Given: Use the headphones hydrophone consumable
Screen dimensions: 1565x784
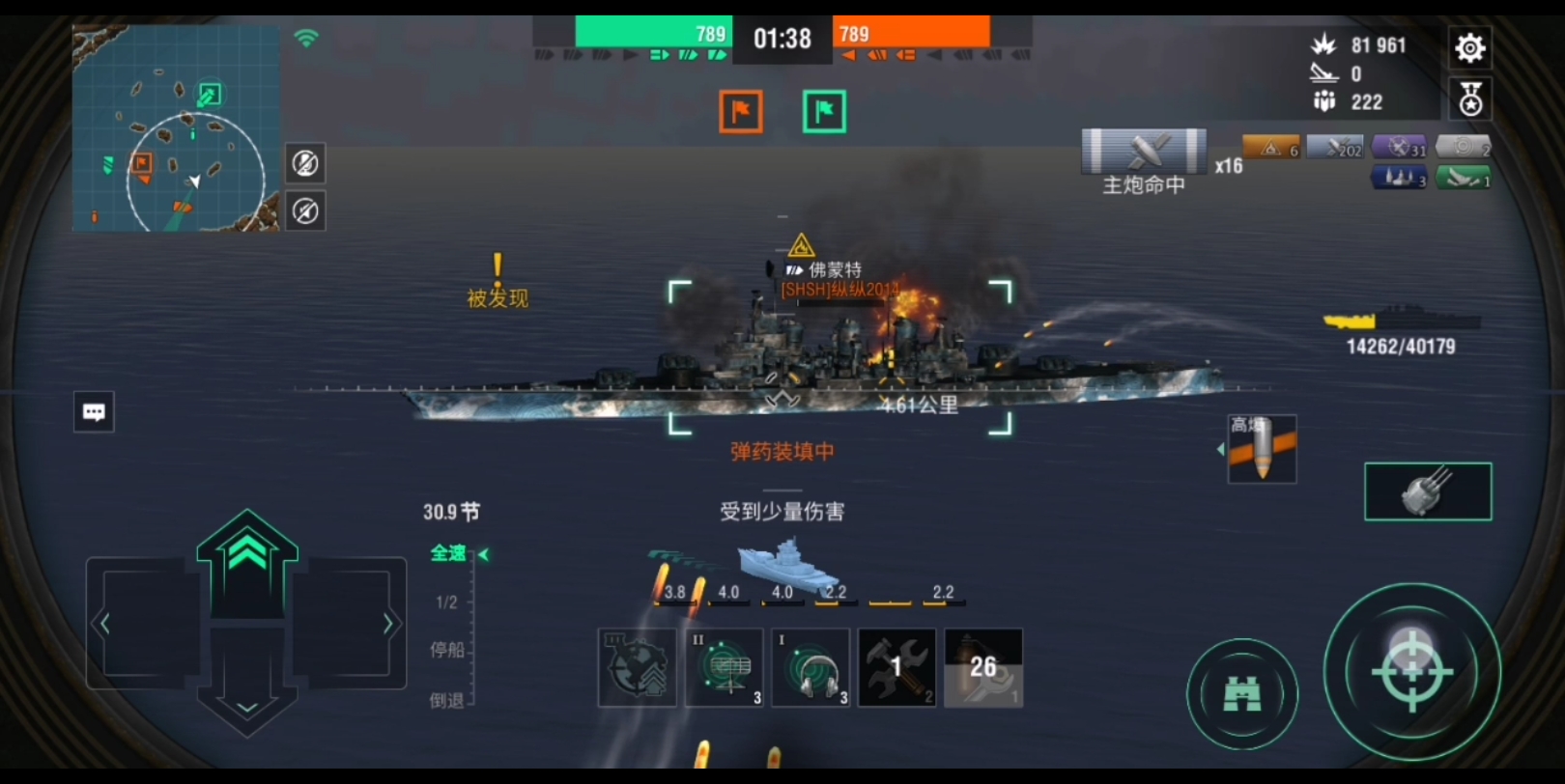Looking at the screenshot, I should [810, 667].
